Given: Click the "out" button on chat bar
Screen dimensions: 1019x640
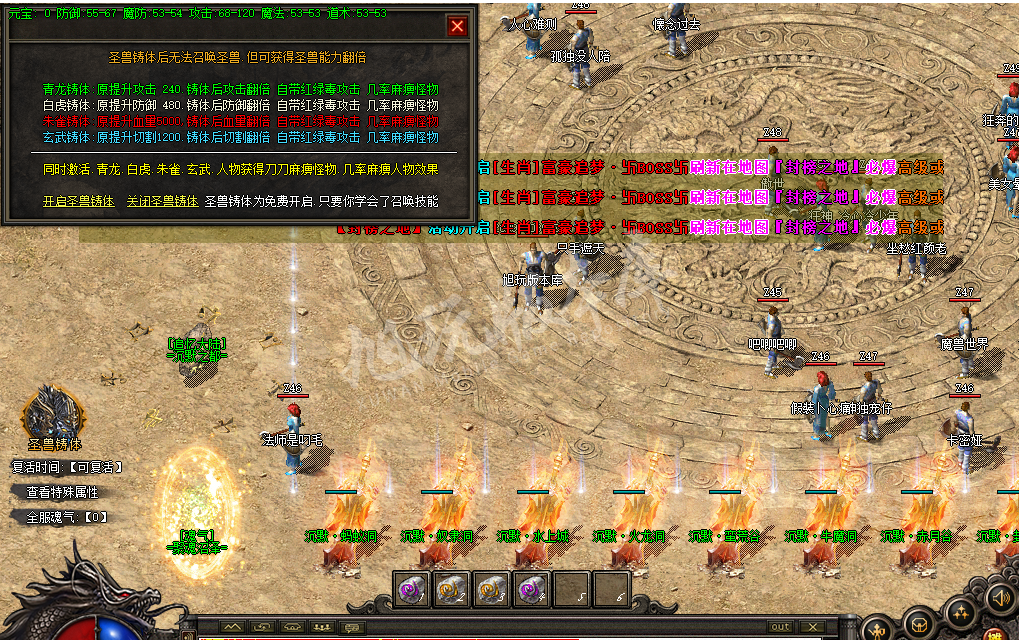Looking at the screenshot, I should pos(780,627).
